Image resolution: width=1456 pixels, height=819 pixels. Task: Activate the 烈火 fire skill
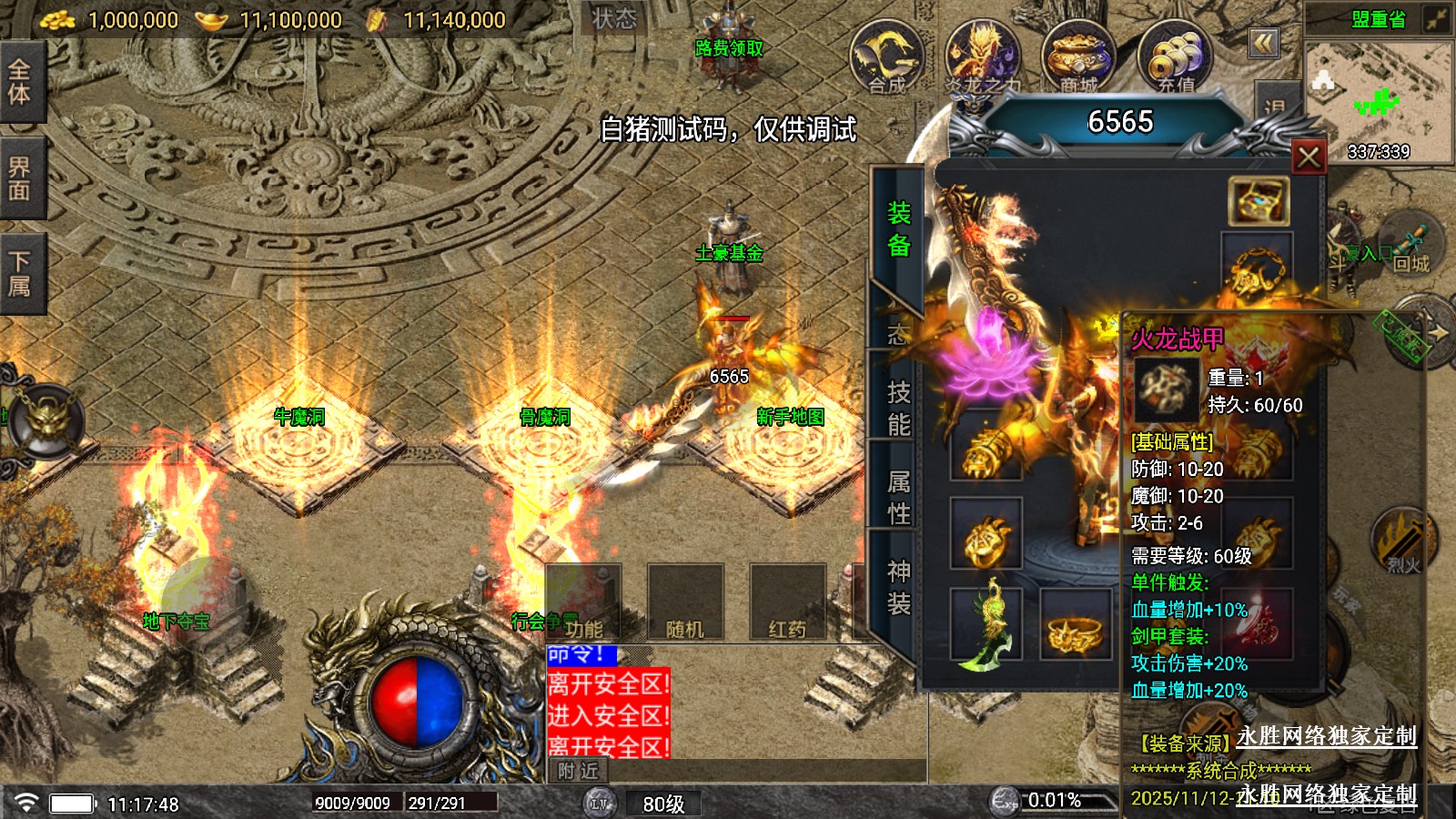coord(1402,543)
